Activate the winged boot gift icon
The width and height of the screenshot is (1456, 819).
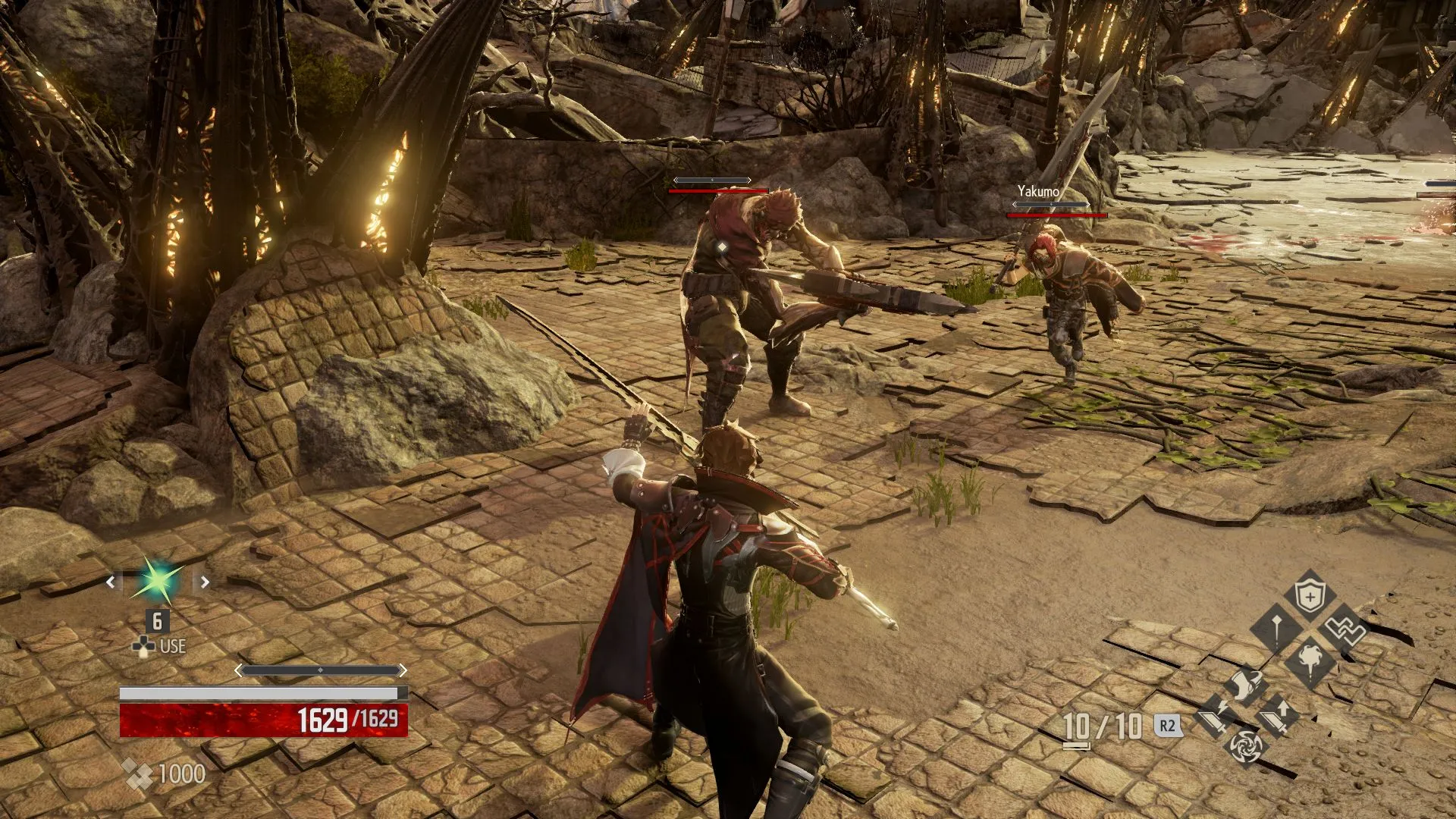click(x=1244, y=685)
